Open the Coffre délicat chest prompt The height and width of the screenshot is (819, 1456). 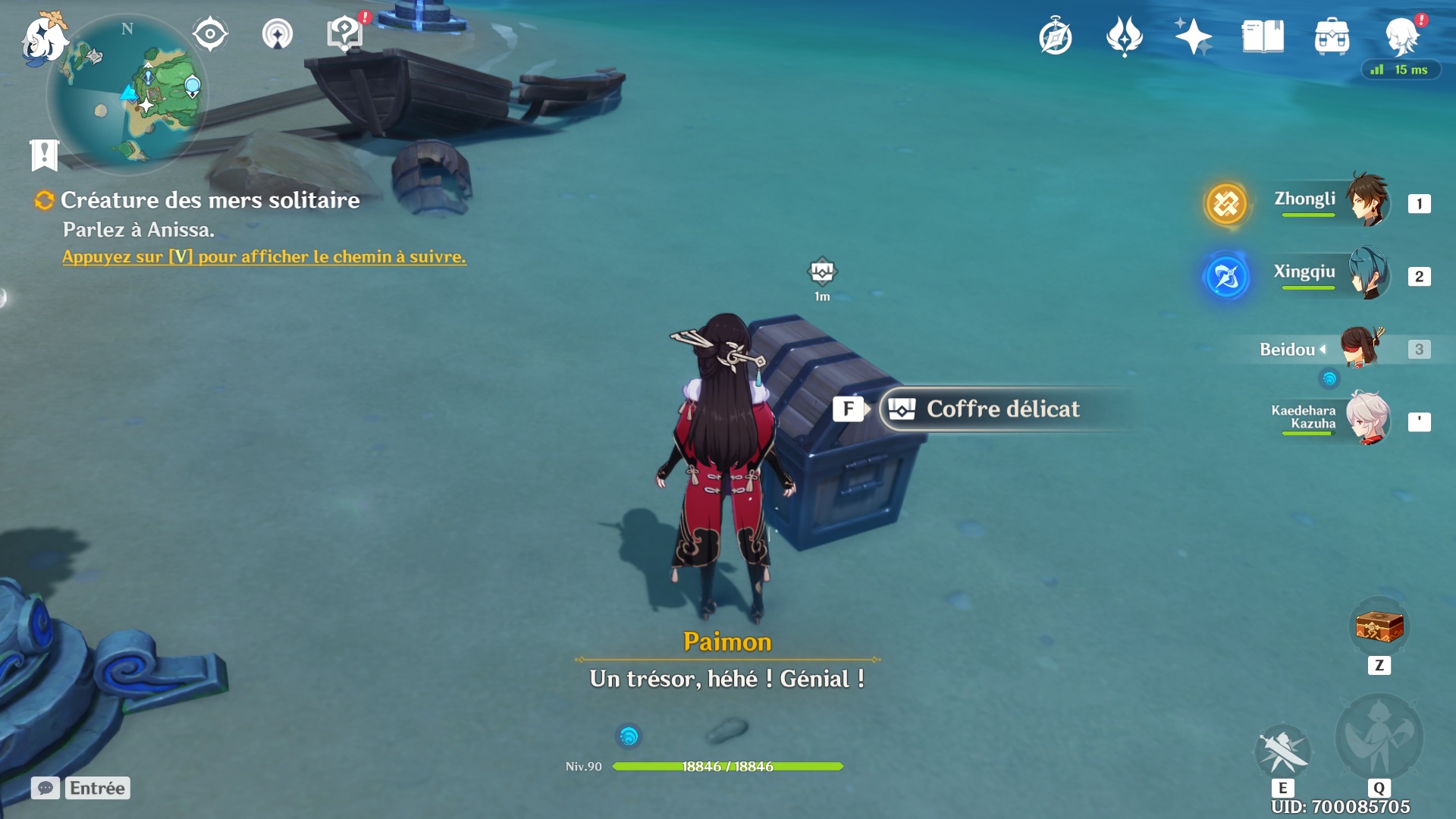coord(1001,409)
